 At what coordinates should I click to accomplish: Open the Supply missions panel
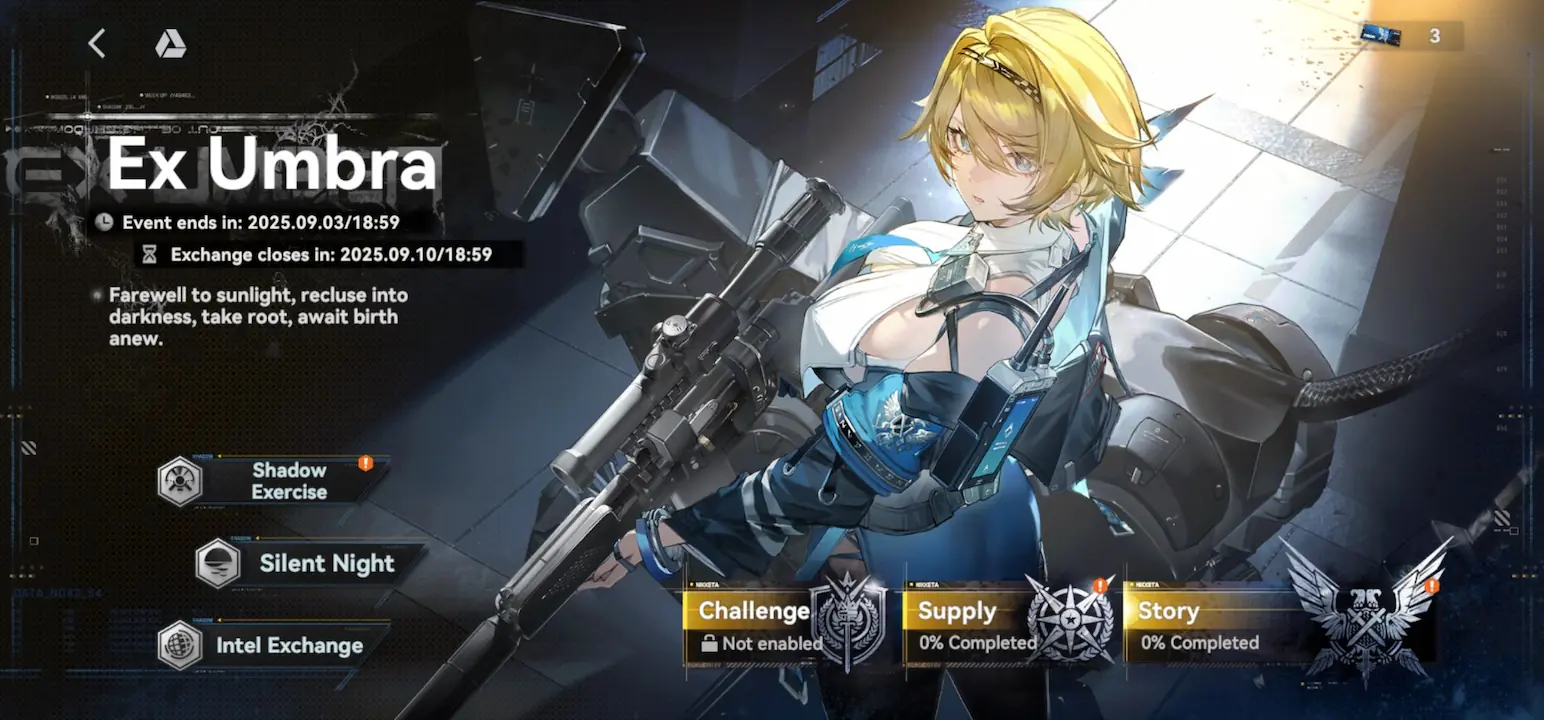point(1007,626)
